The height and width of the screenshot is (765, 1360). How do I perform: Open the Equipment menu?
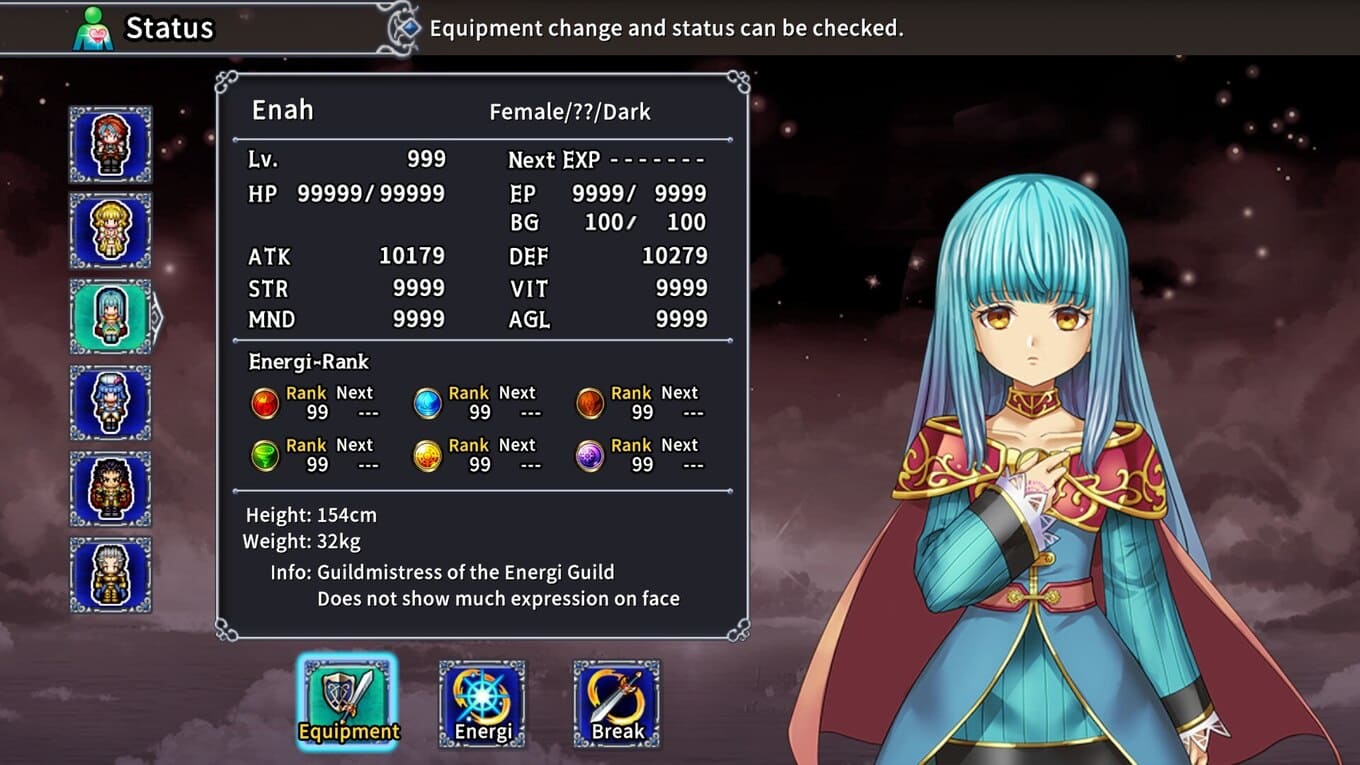pyautogui.click(x=348, y=703)
